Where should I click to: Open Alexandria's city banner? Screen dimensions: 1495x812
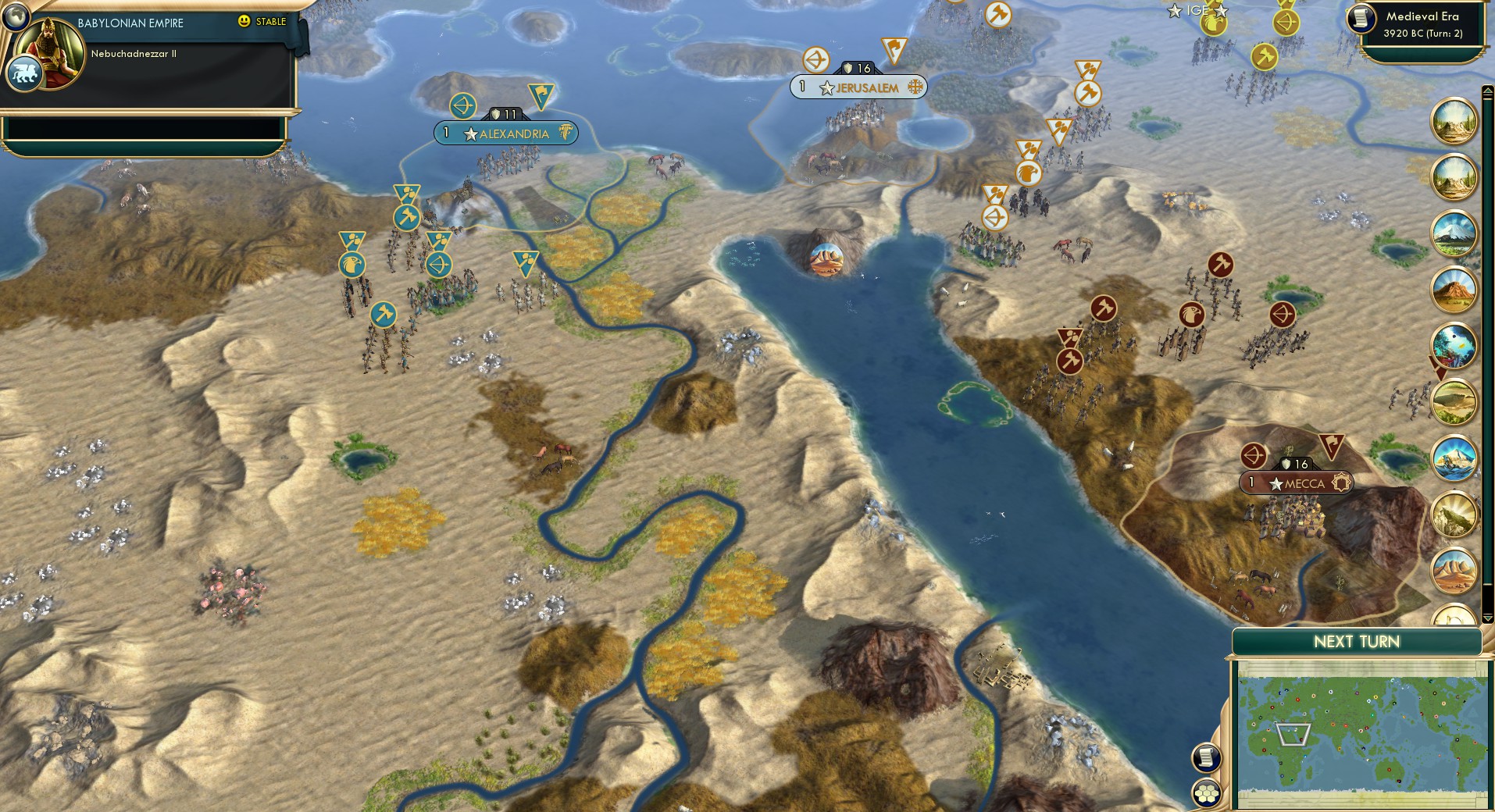pos(506,134)
